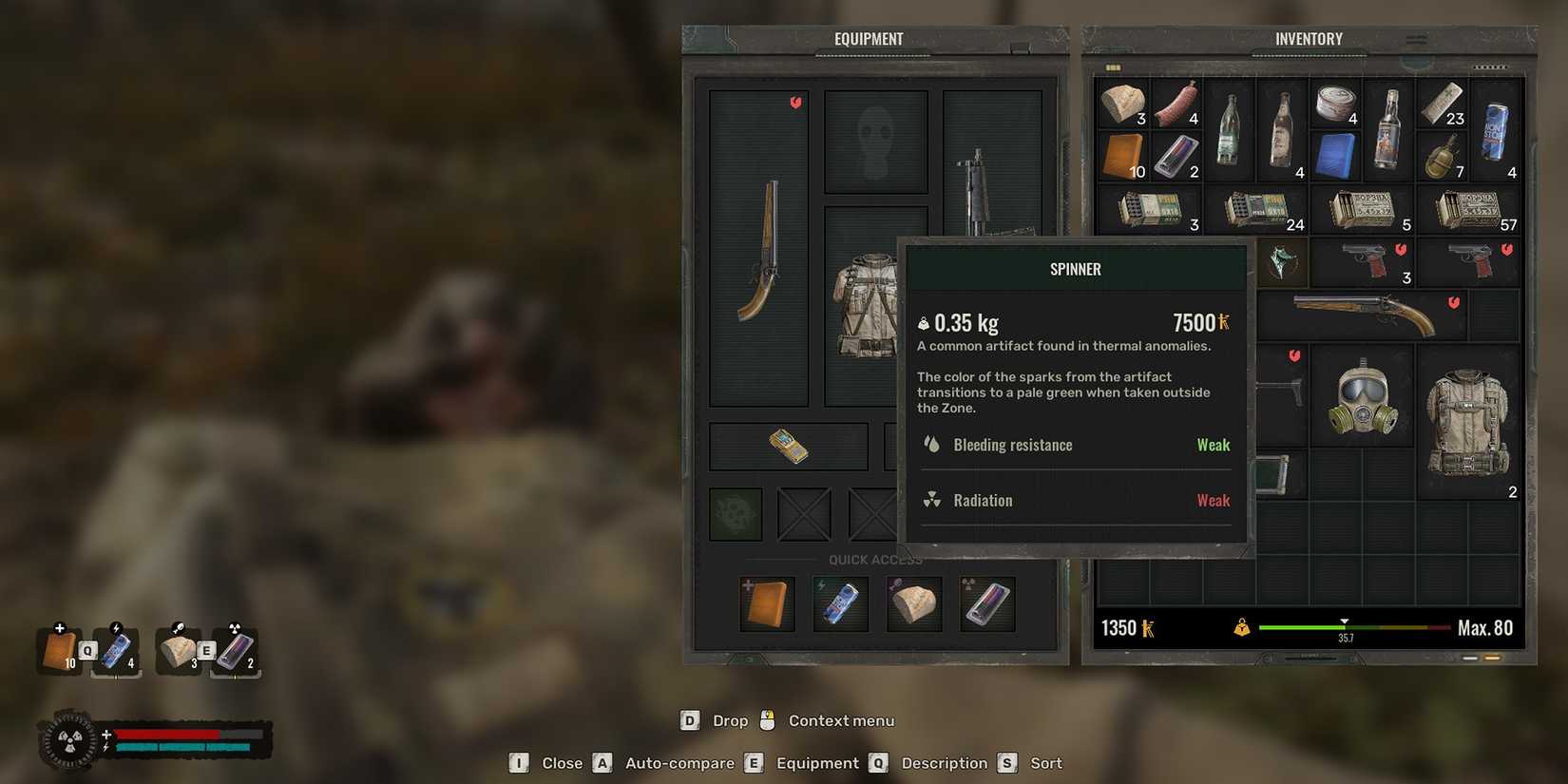Image resolution: width=1568 pixels, height=784 pixels.
Task: Switch to the INVENTORY tab
Action: pyautogui.click(x=1309, y=38)
